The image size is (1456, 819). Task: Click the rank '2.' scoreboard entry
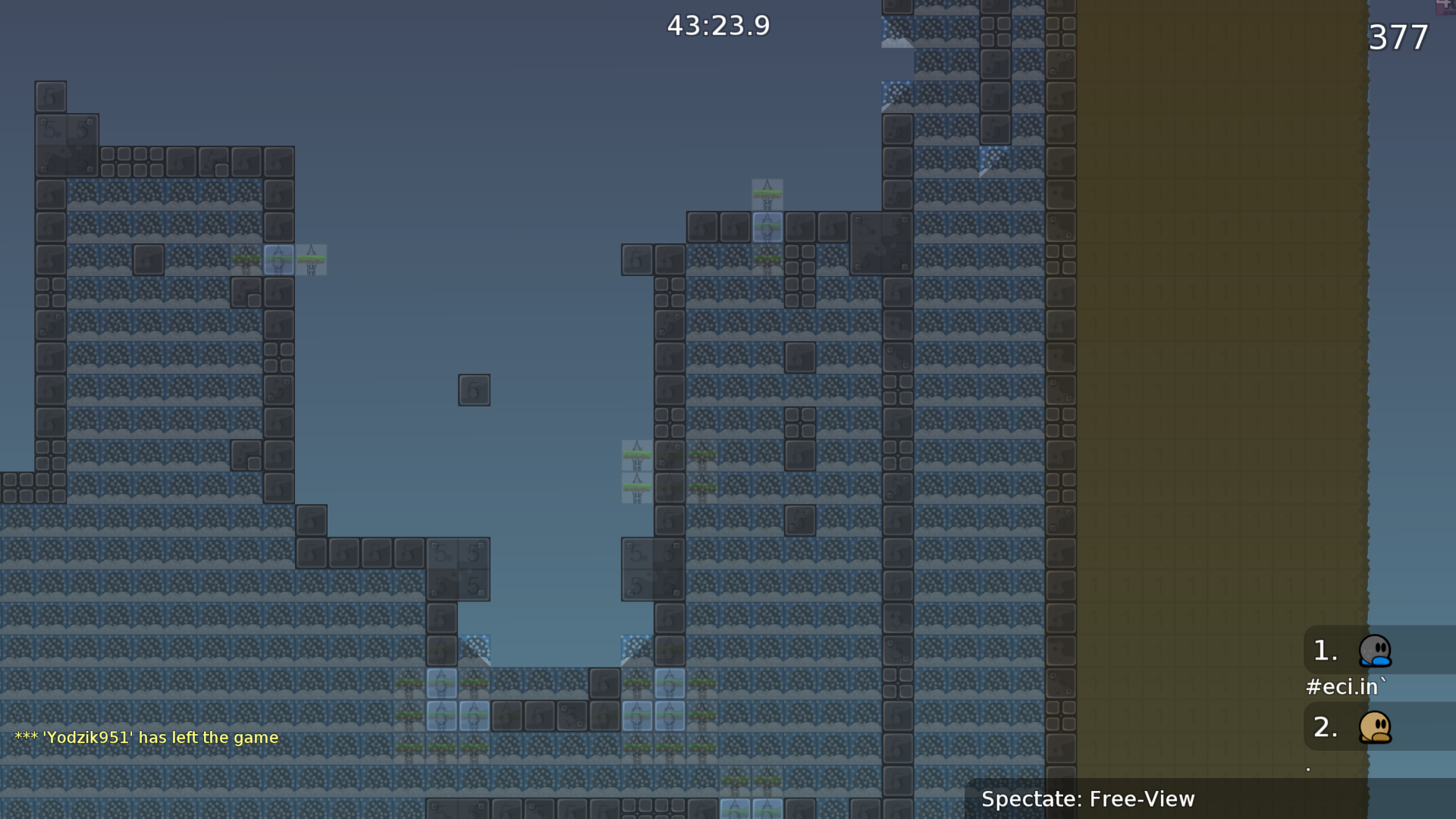[1323, 726]
